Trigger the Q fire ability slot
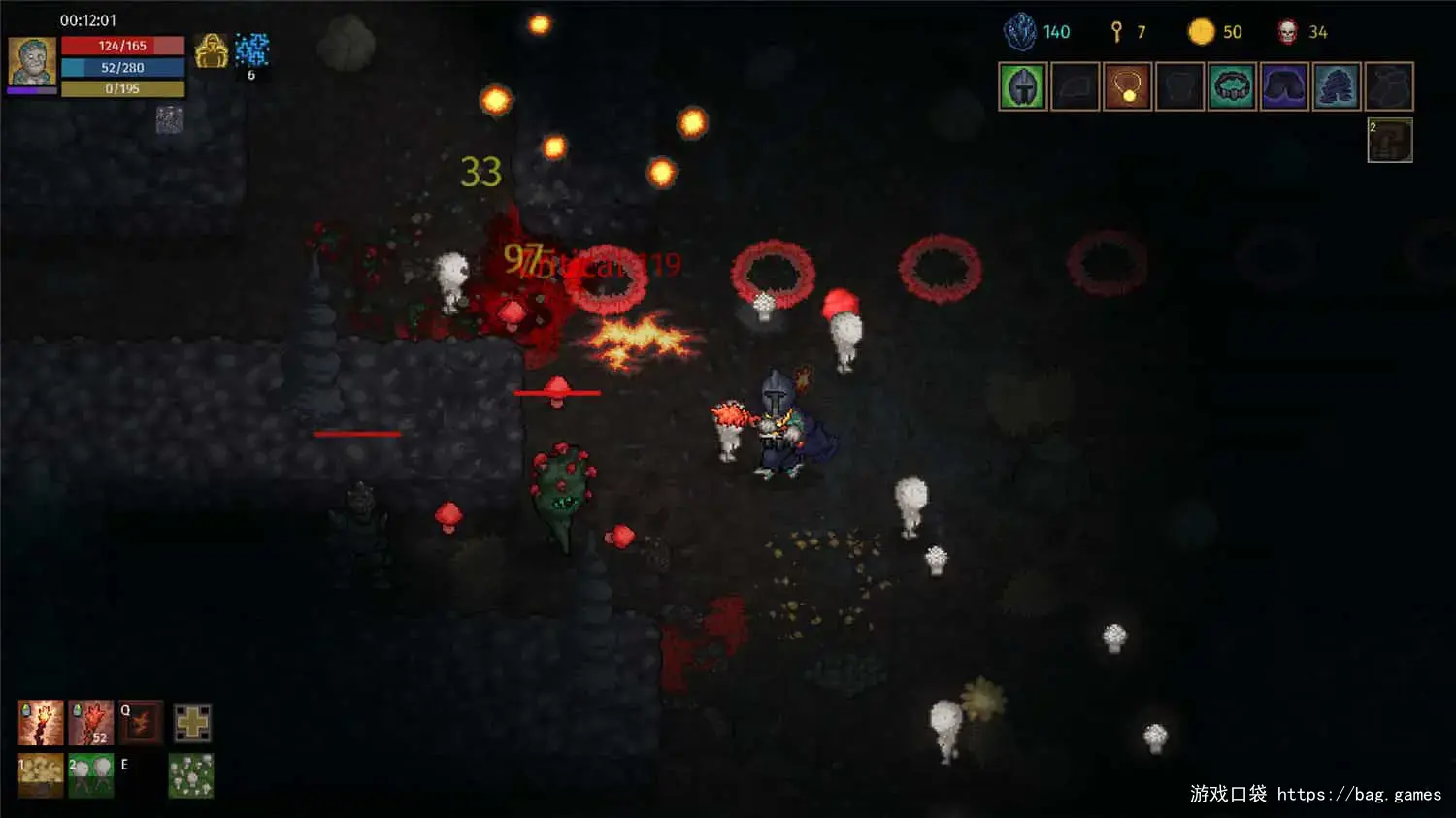 point(141,723)
